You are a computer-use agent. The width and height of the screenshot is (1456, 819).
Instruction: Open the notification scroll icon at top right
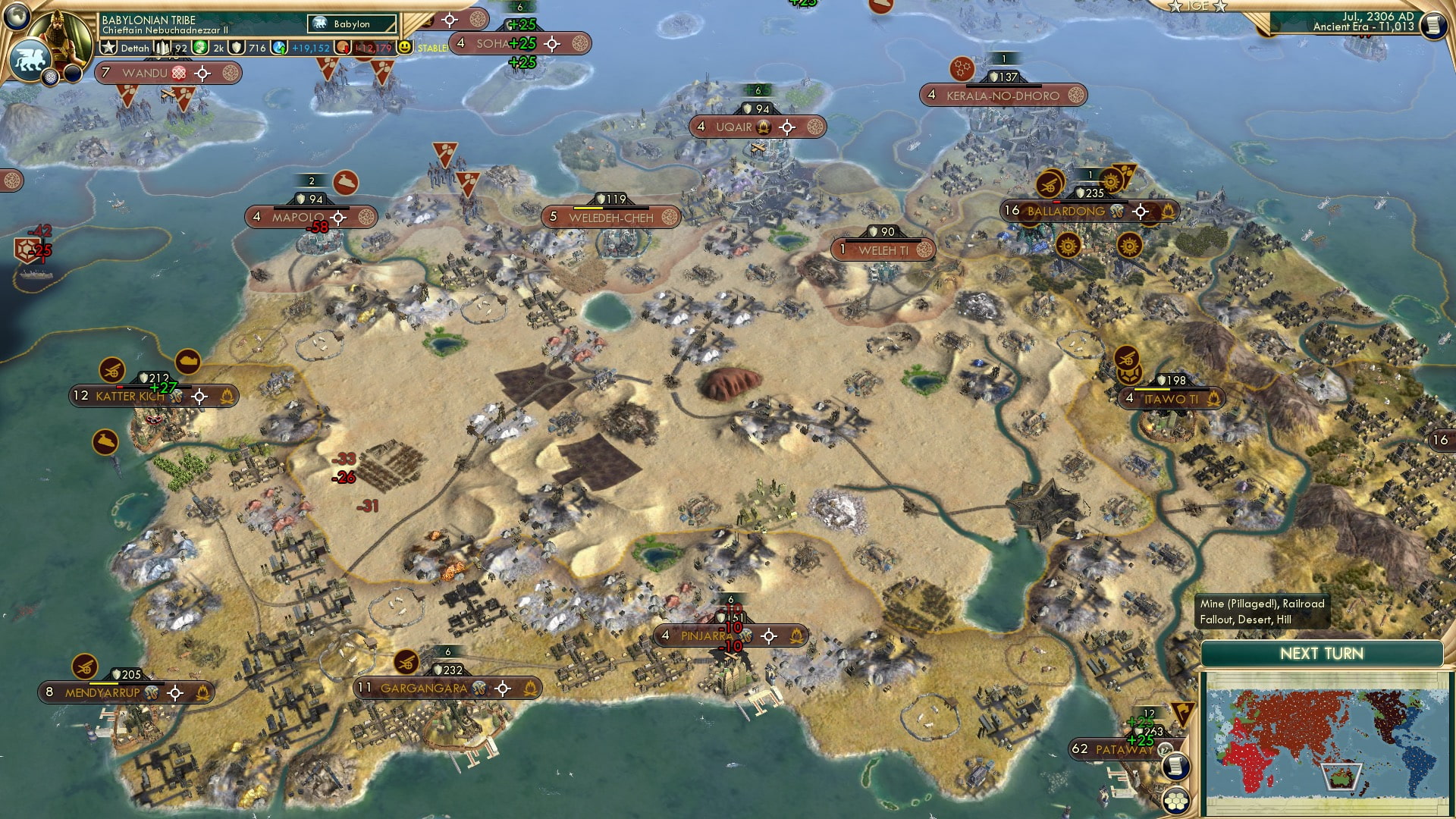tap(1432, 24)
